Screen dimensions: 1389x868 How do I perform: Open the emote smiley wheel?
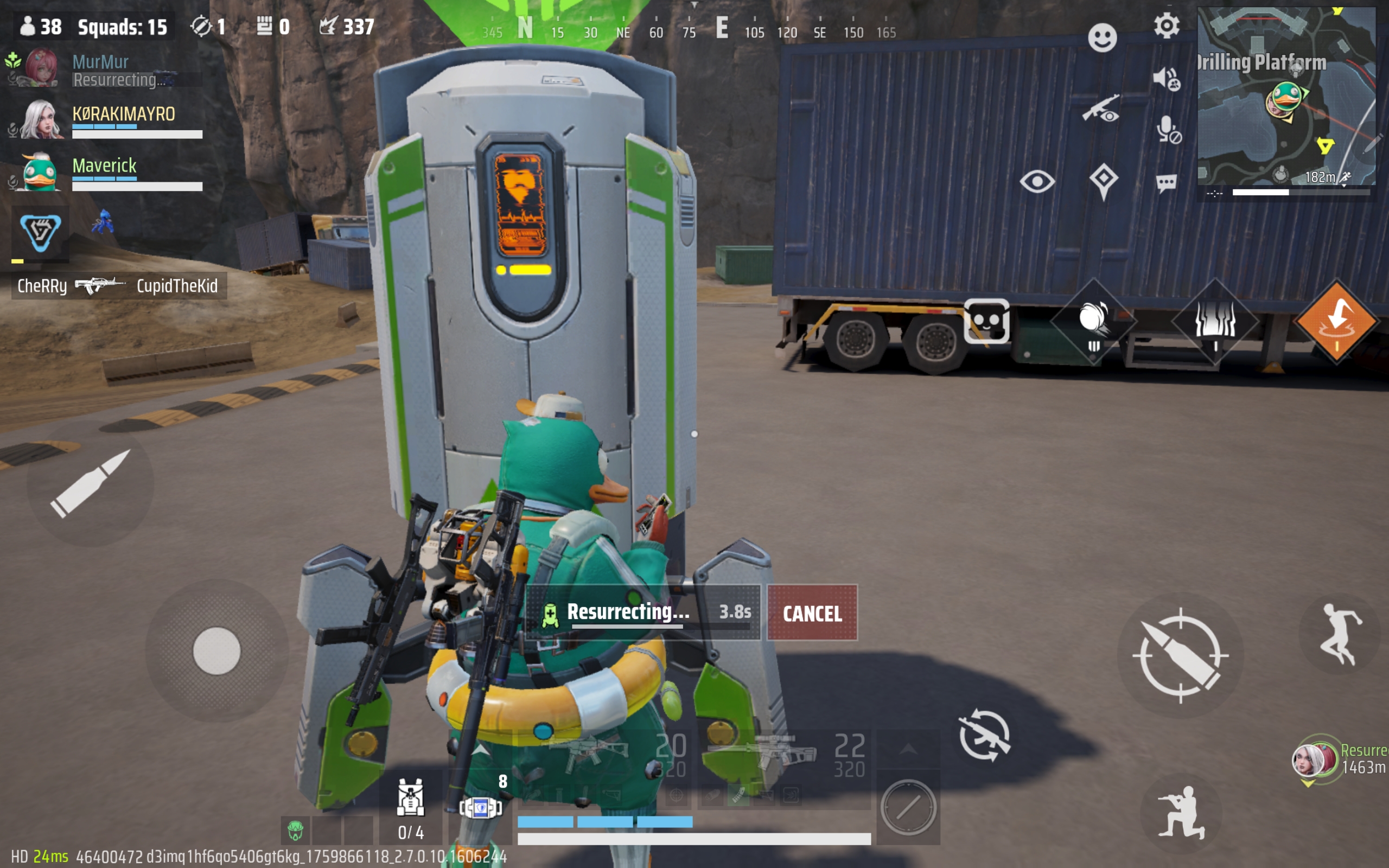(x=1102, y=38)
